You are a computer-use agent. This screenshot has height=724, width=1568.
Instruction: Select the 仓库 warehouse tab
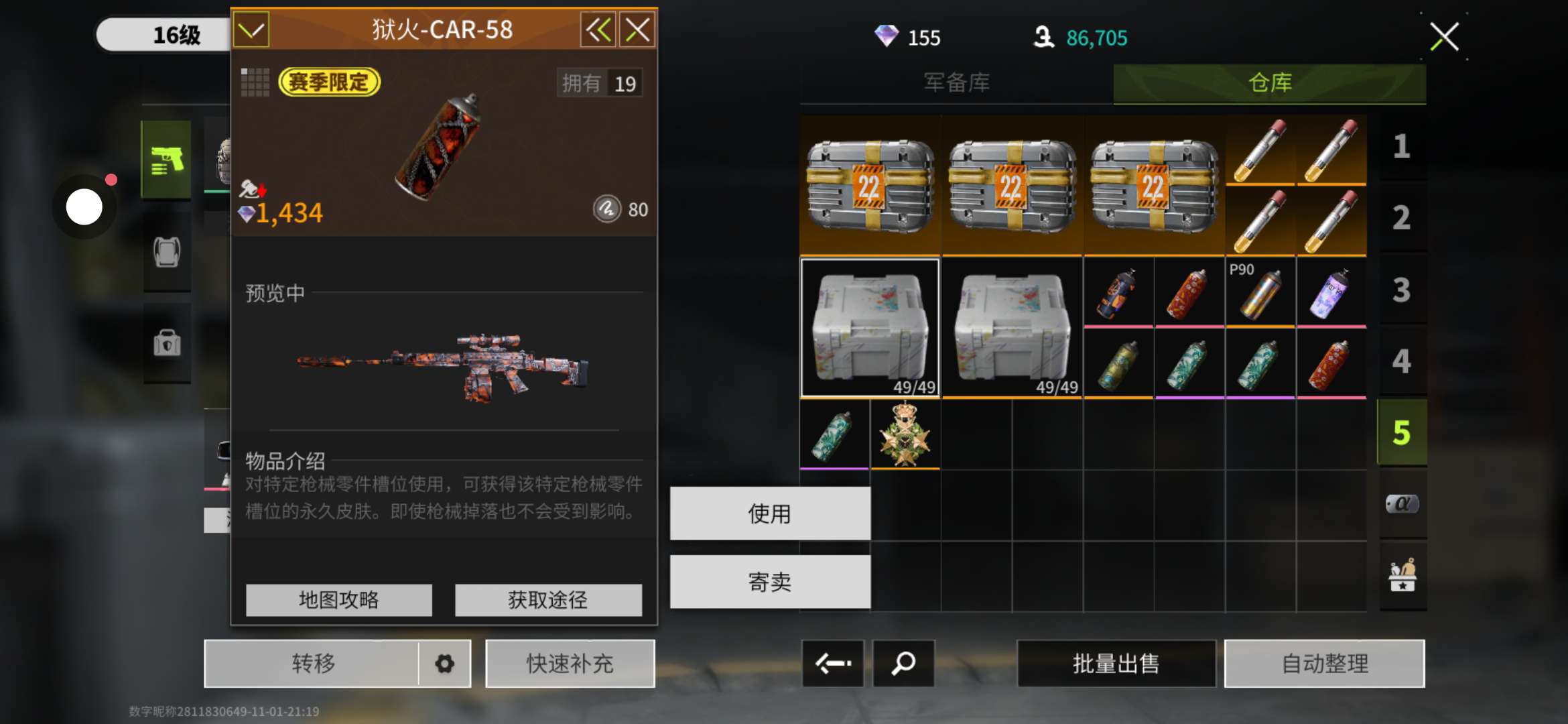coord(1269,82)
